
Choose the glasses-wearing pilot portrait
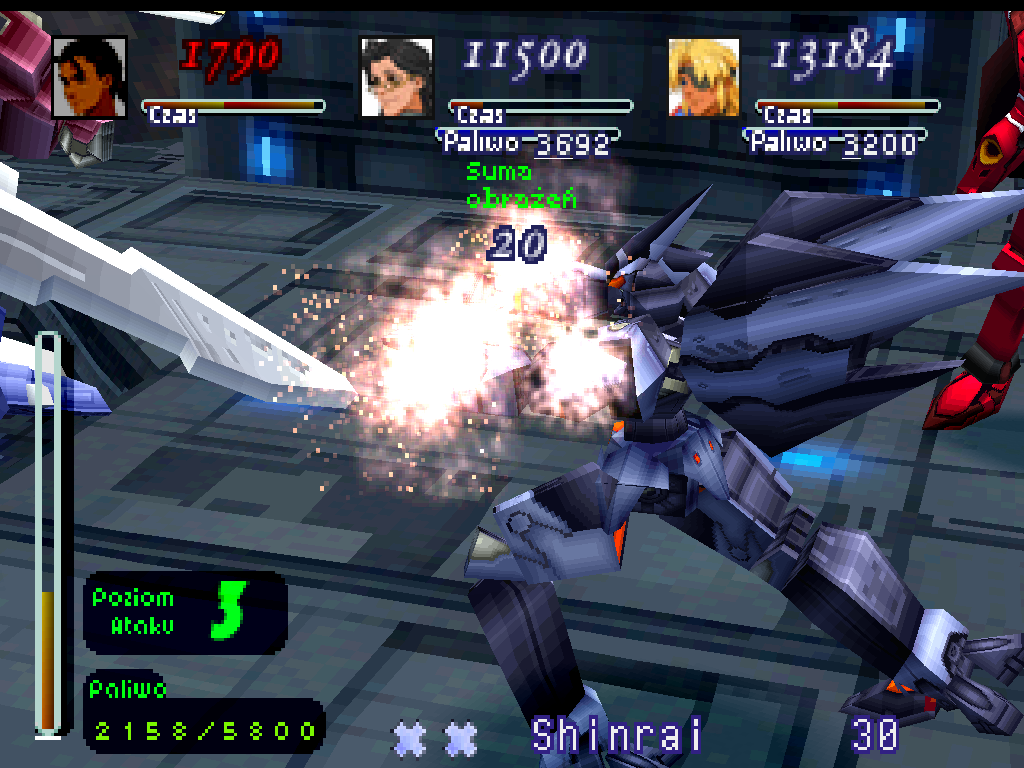[x=397, y=78]
